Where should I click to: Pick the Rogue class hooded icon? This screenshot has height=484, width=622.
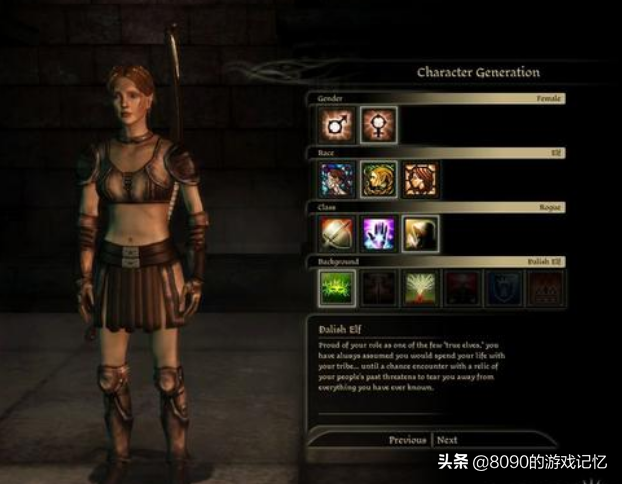tap(421, 234)
